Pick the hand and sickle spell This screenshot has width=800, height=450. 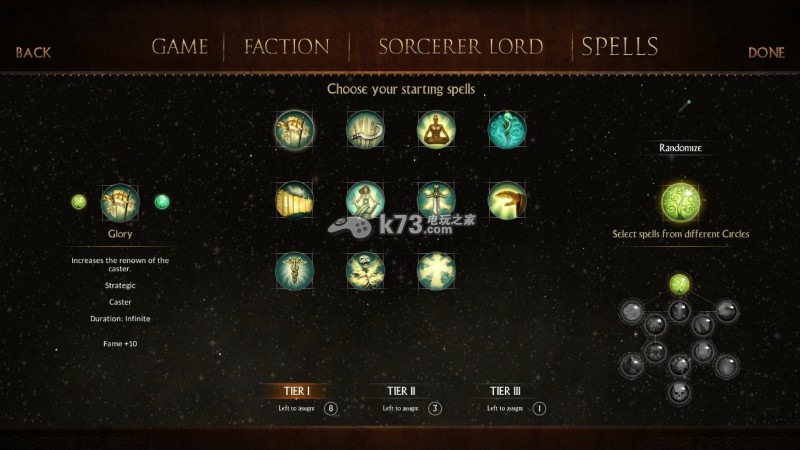(365, 129)
